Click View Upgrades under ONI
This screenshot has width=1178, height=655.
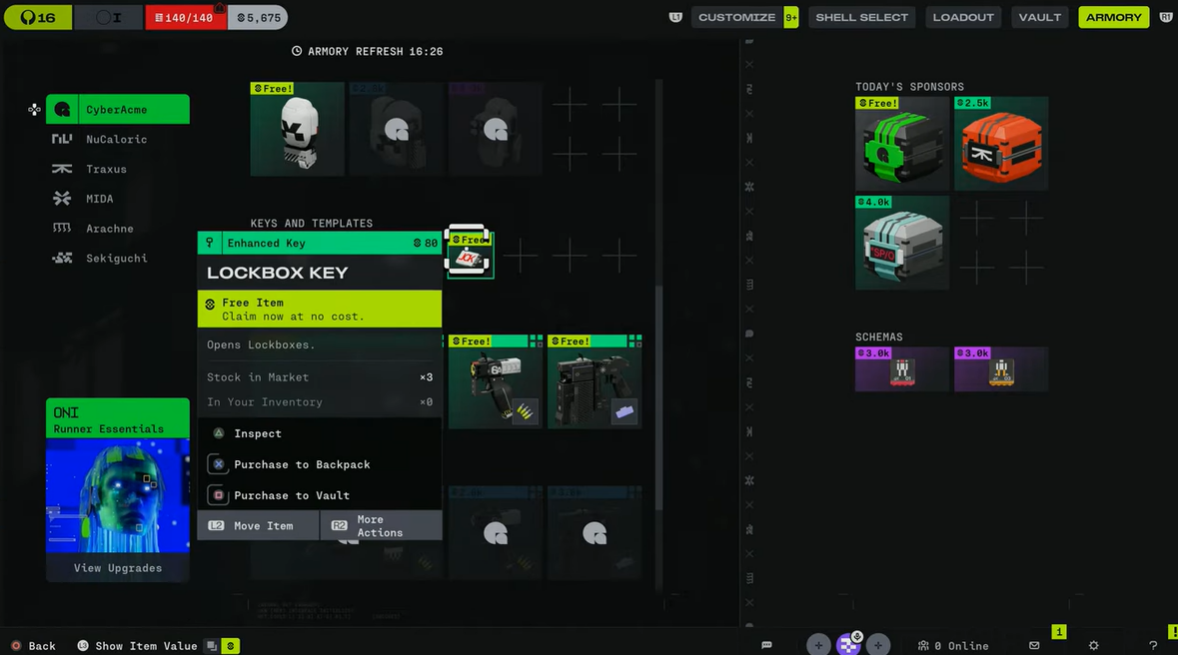point(117,568)
